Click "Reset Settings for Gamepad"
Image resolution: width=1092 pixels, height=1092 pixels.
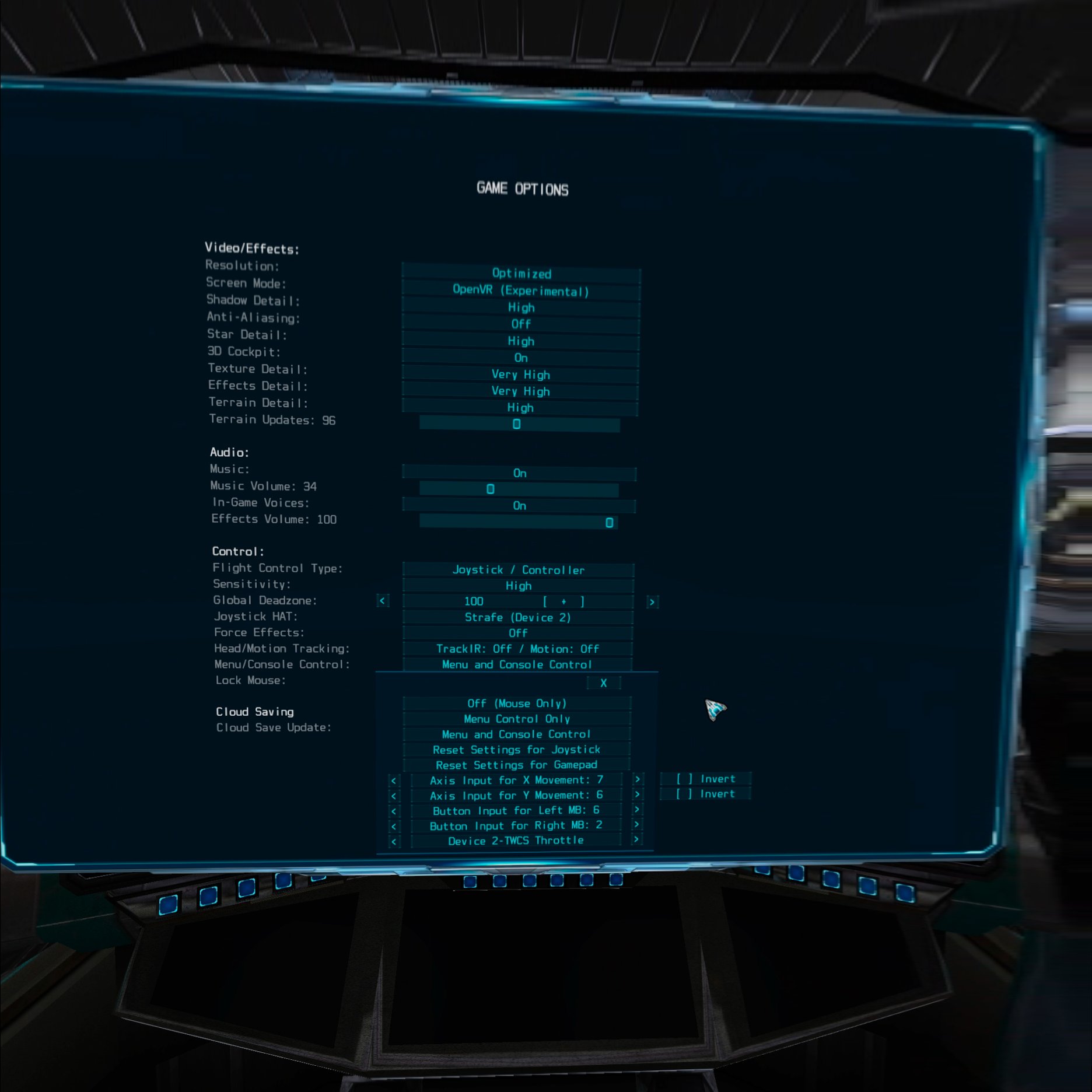(518, 765)
